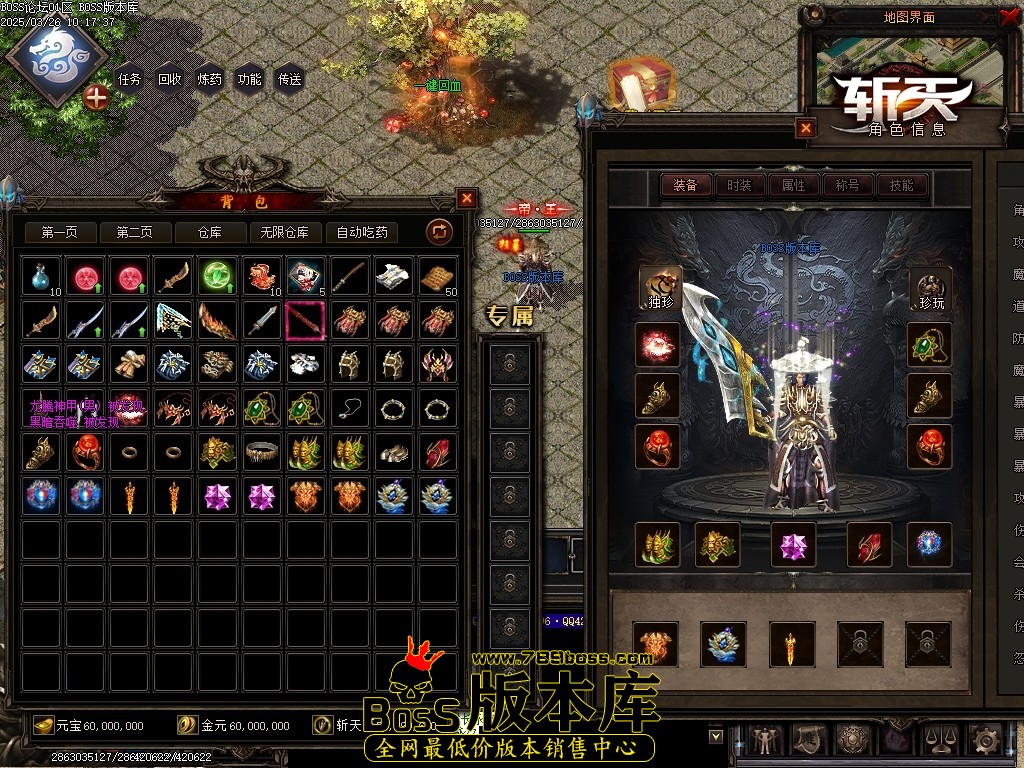The width and height of the screenshot is (1024, 768).
Task: Select the blue potion flask item
Action: coord(39,276)
